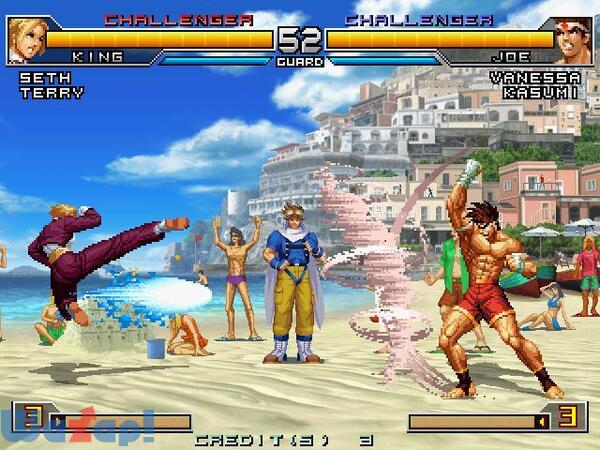Click King's character portrait
This screenshot has height=450, width=600.
click(x=25, y=40)
